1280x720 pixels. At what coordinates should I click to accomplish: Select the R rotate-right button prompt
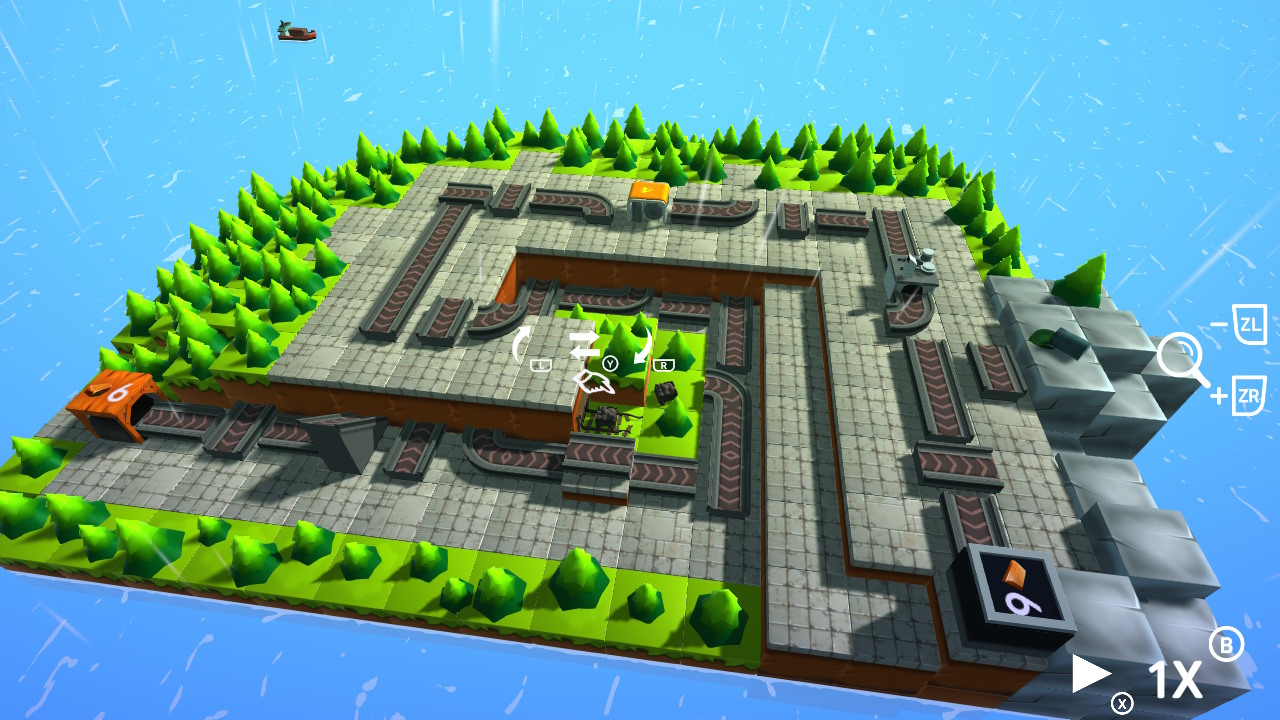(664, 363)
